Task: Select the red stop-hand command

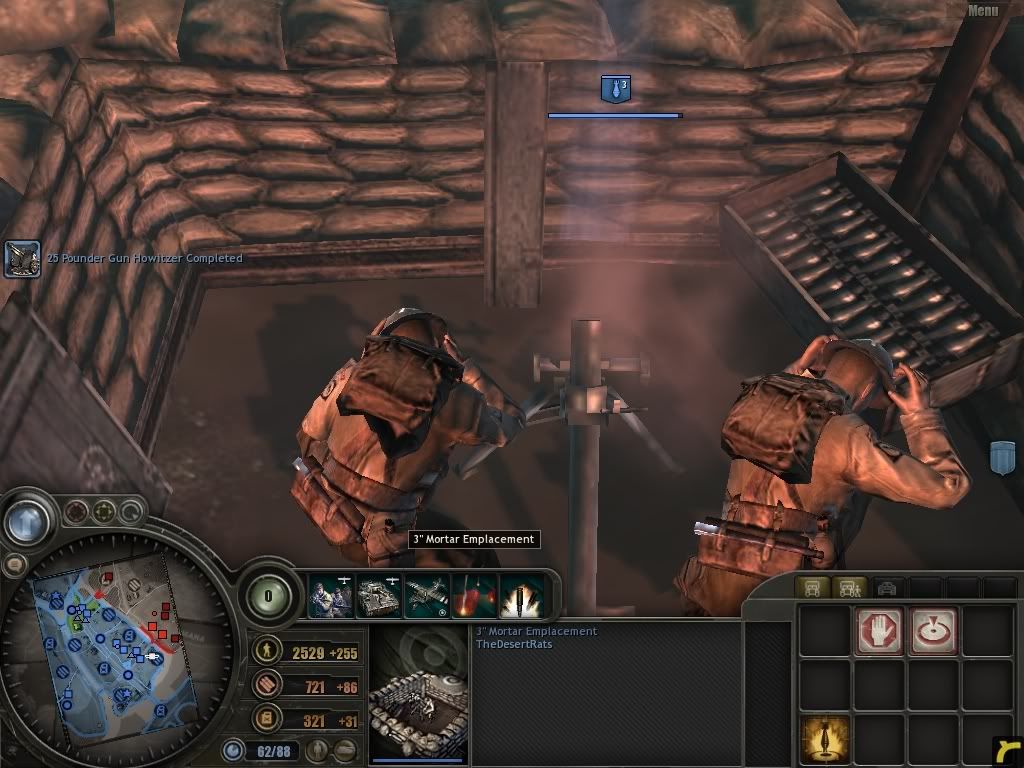Action: pyautogui.click(x=879, y=631)
